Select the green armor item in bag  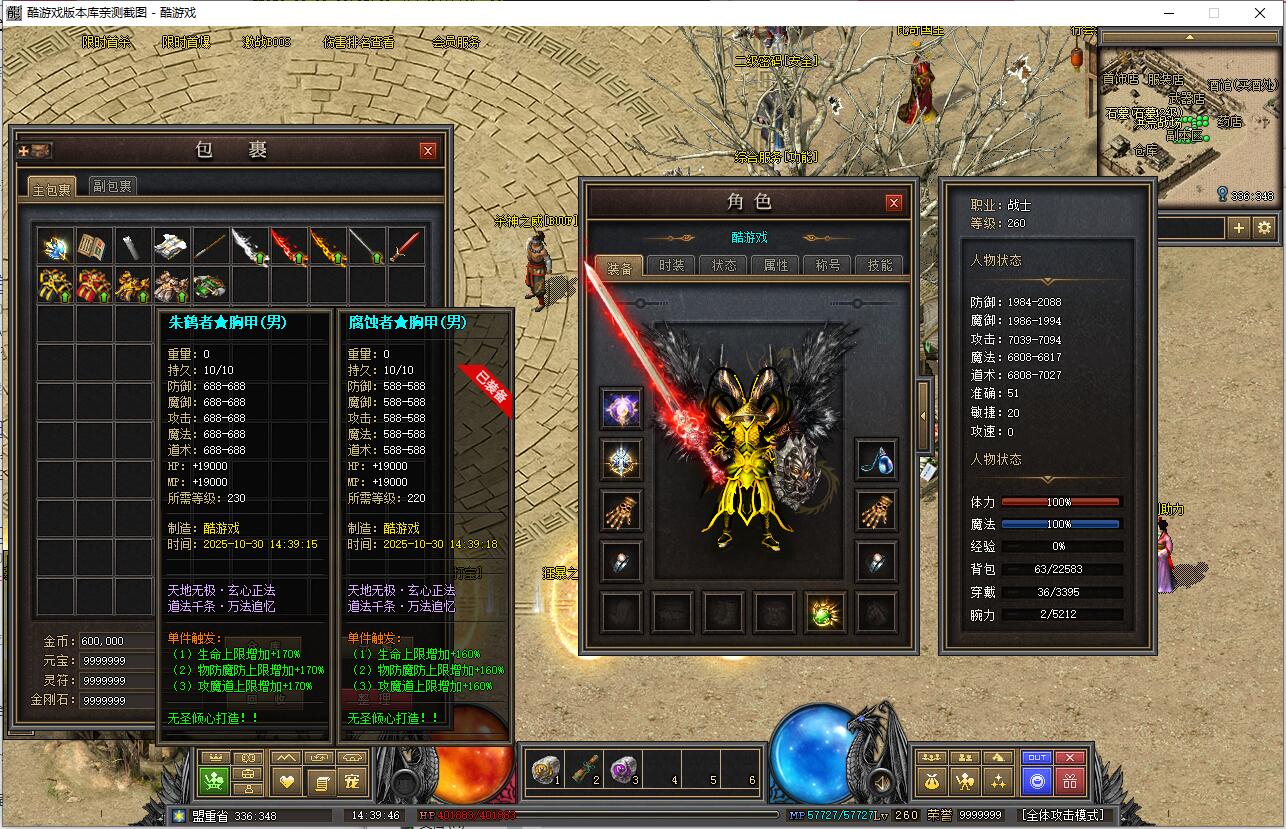(210, 285)
